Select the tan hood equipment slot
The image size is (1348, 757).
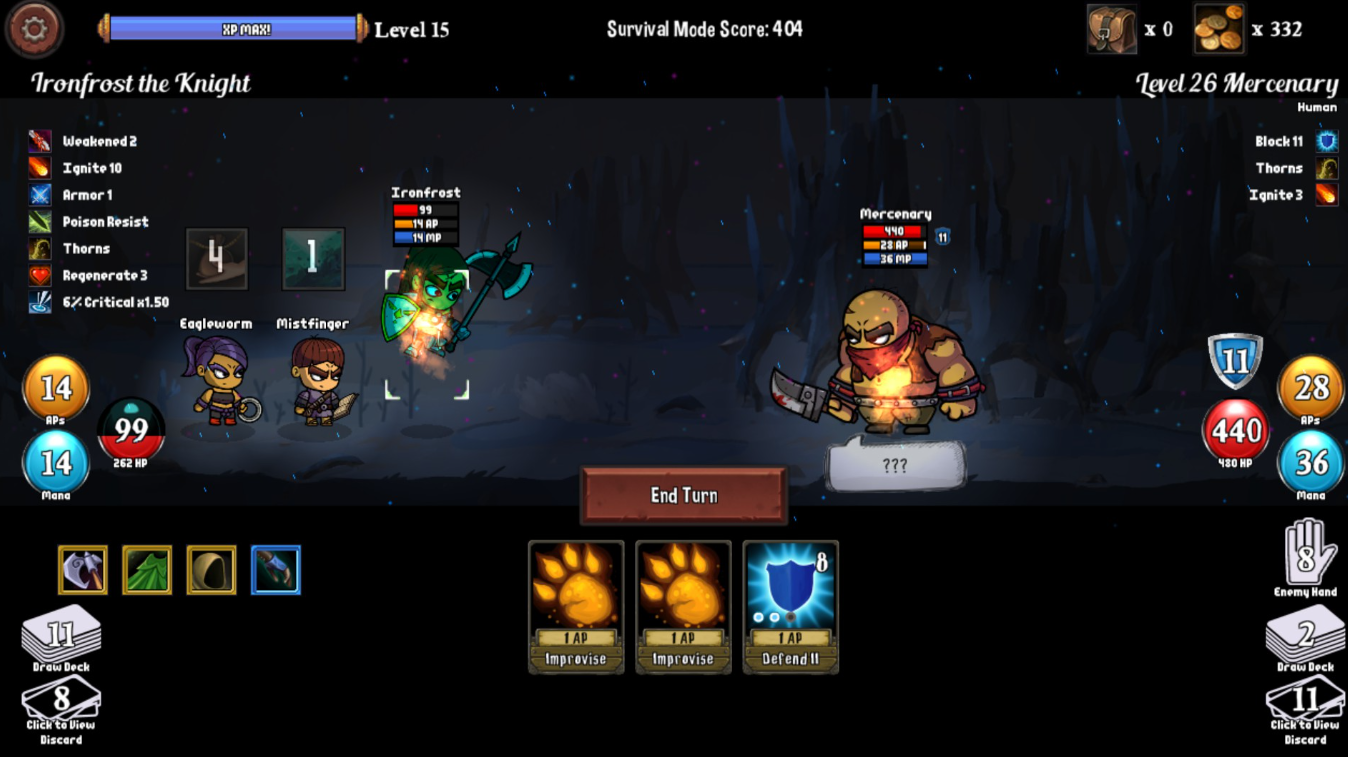[x=211, y=570]
